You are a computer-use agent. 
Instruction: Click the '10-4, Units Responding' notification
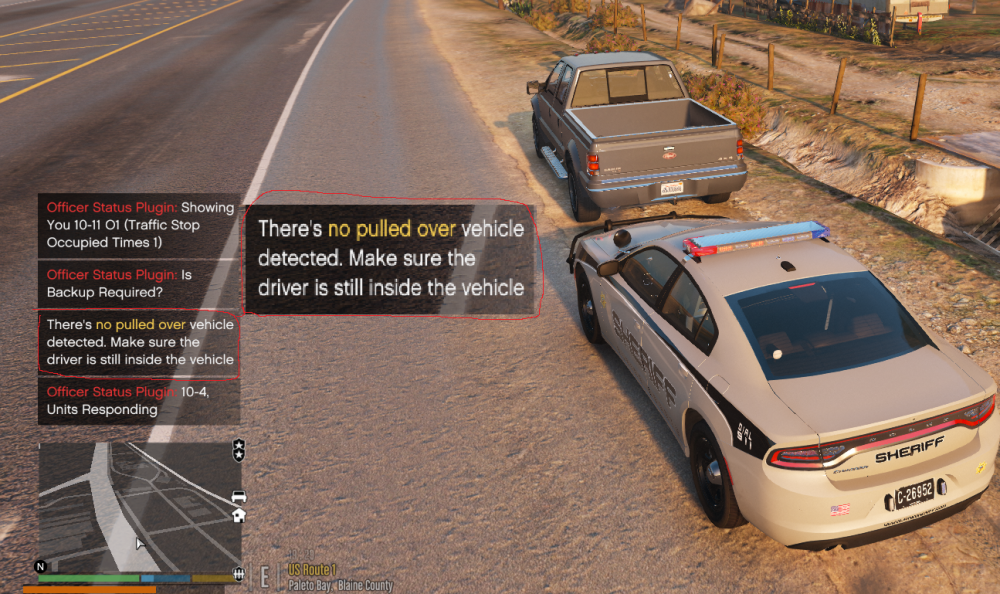point(140,400)
